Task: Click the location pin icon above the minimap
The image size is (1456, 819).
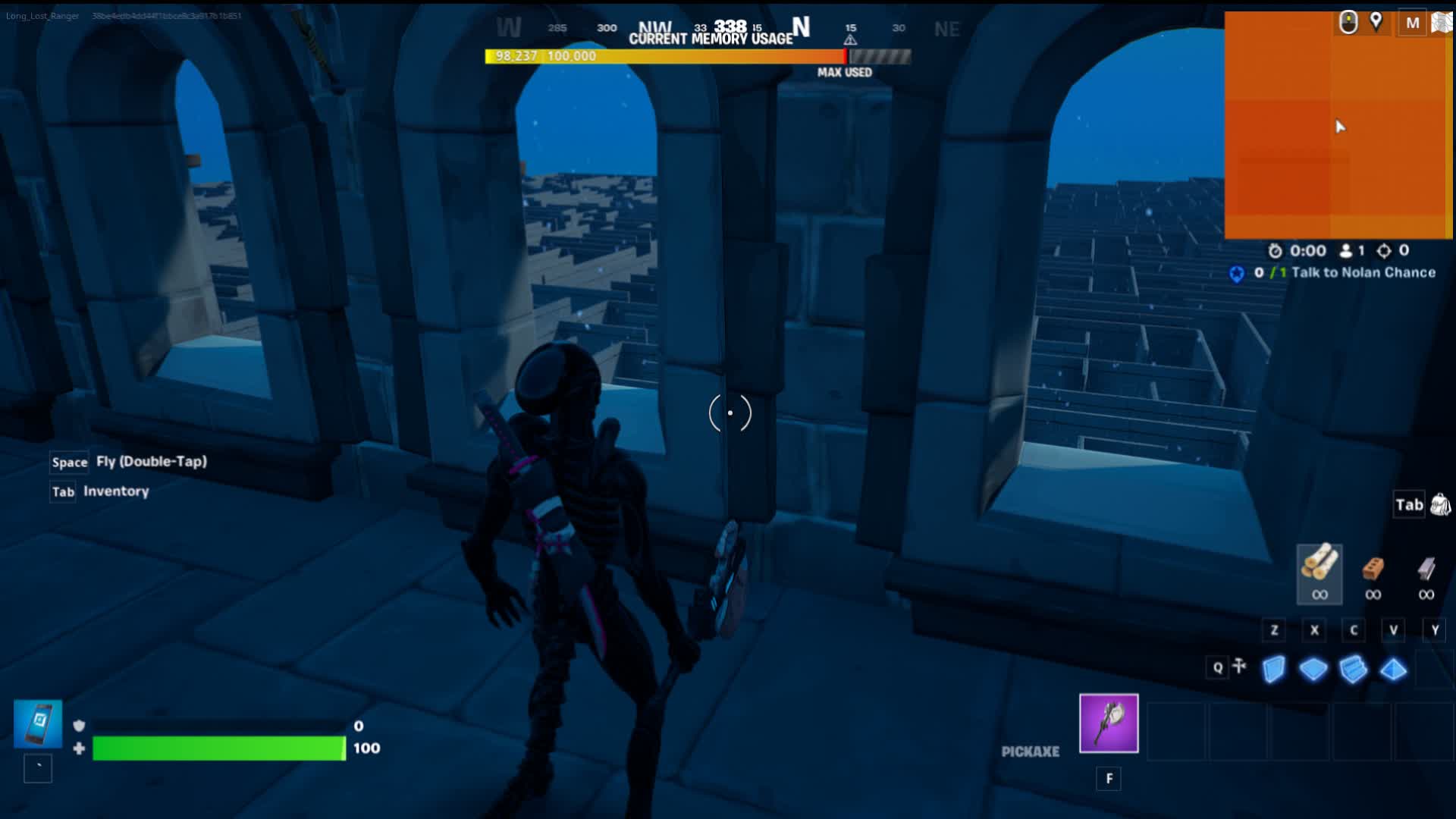Action: 1378,23
